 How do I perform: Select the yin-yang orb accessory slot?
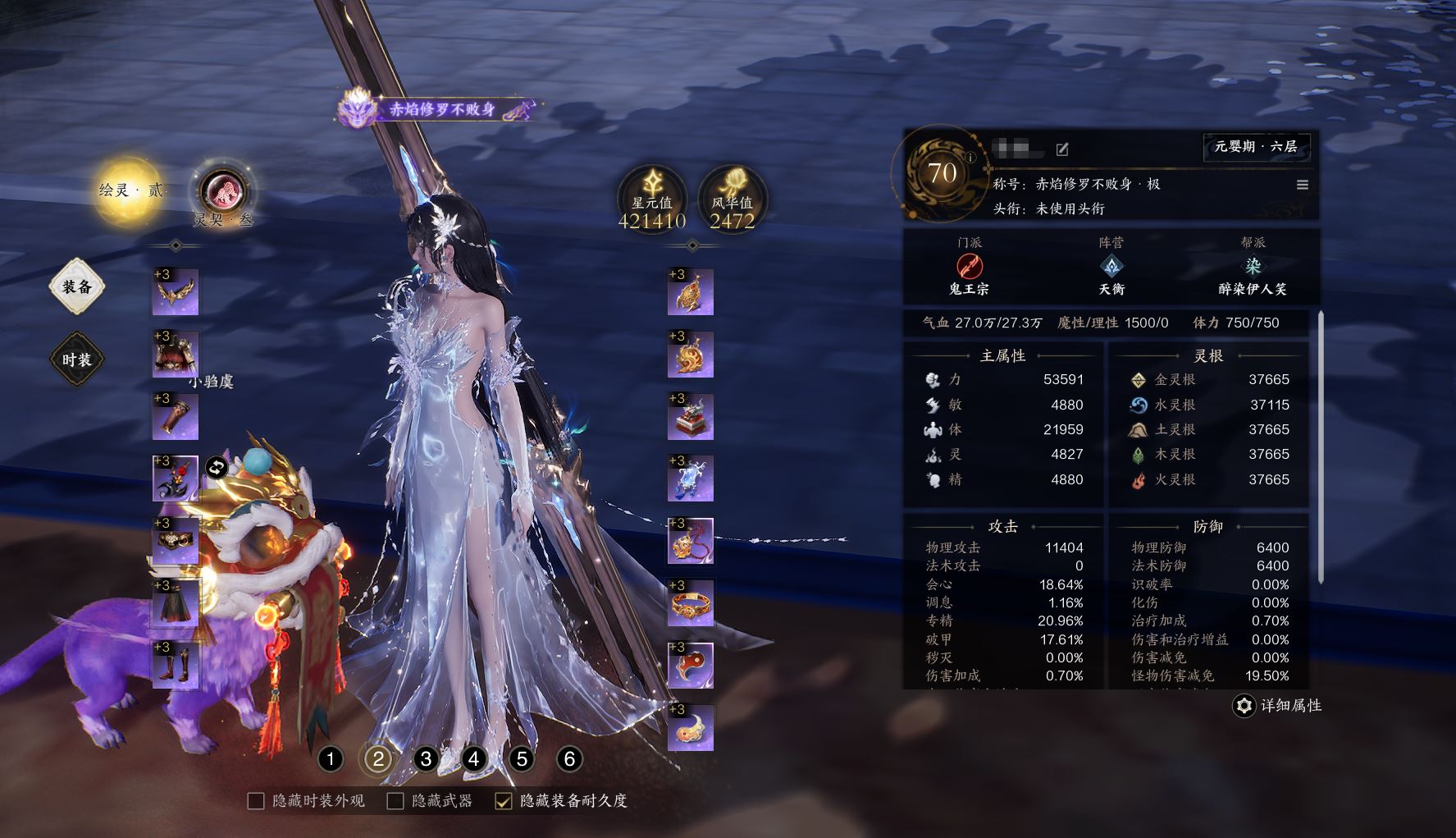pos(691,666)
